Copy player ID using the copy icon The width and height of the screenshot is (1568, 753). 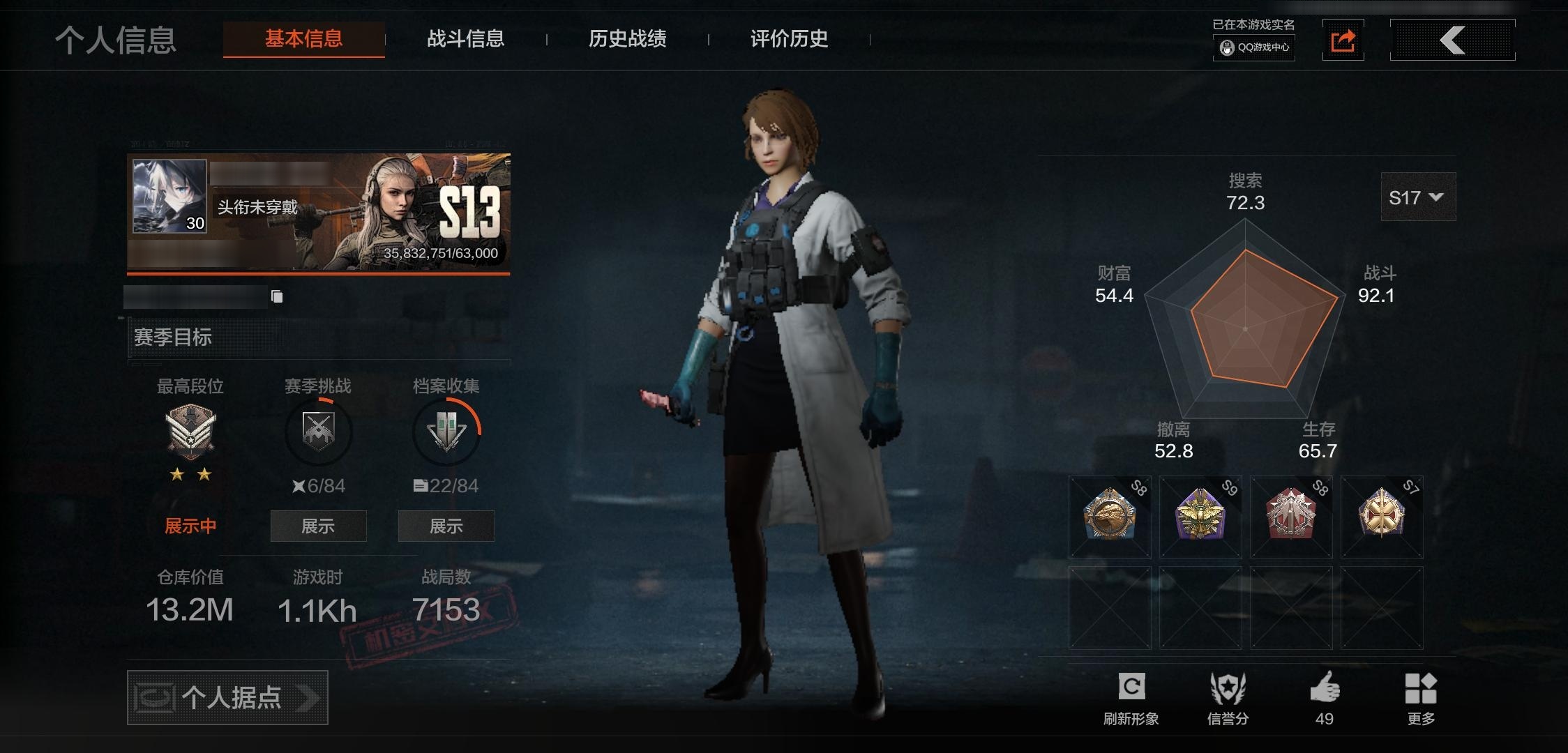pos(277,296)
